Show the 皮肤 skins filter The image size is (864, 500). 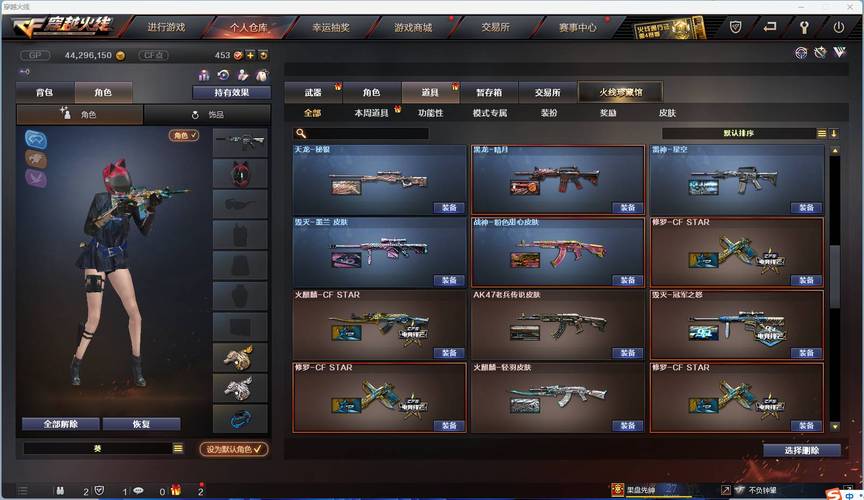click(667, 113)
